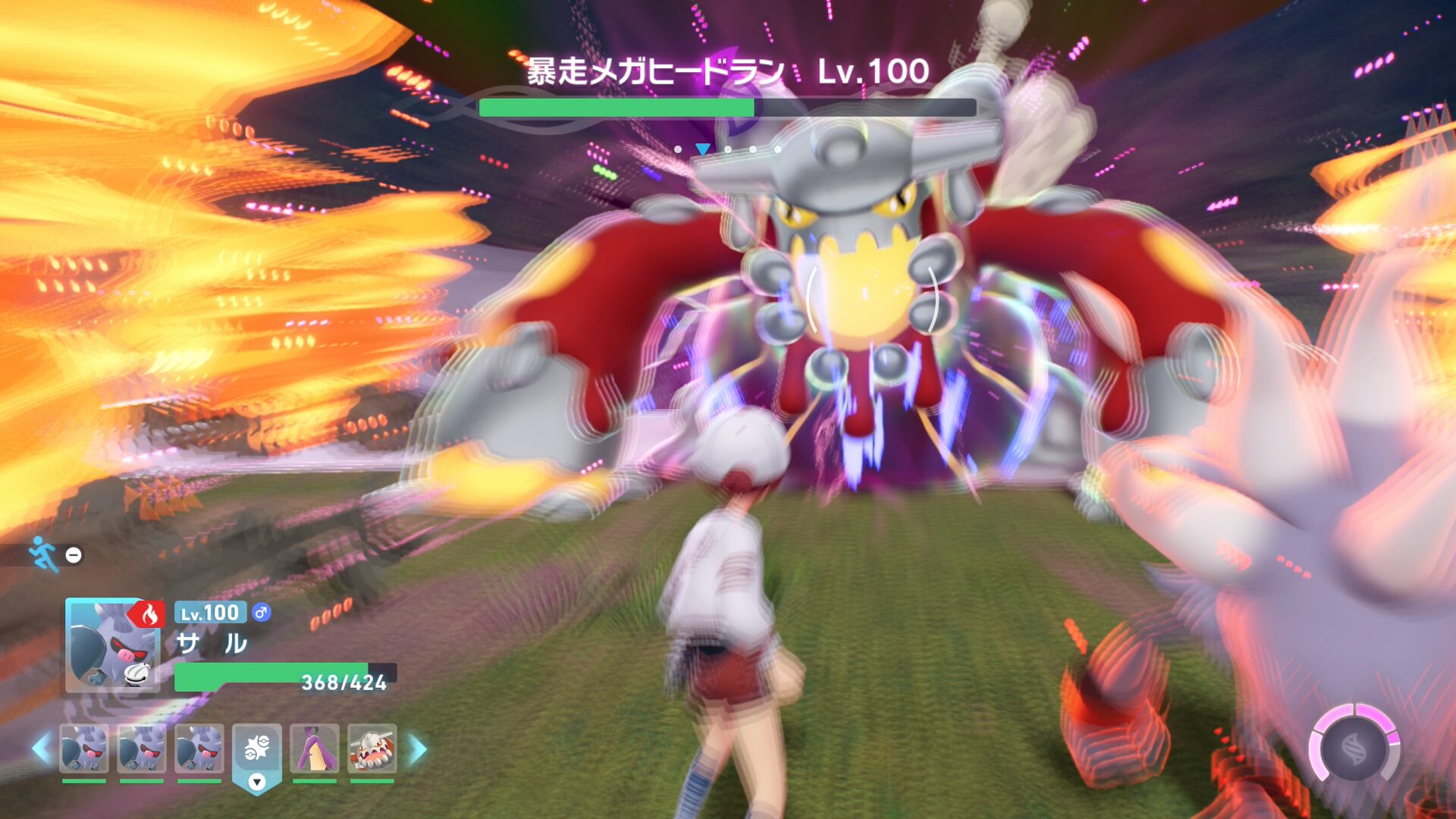Choose the purple-haired Pokémon party slot
Viewport: 1456px width, 819px height.
pos(314,748)
